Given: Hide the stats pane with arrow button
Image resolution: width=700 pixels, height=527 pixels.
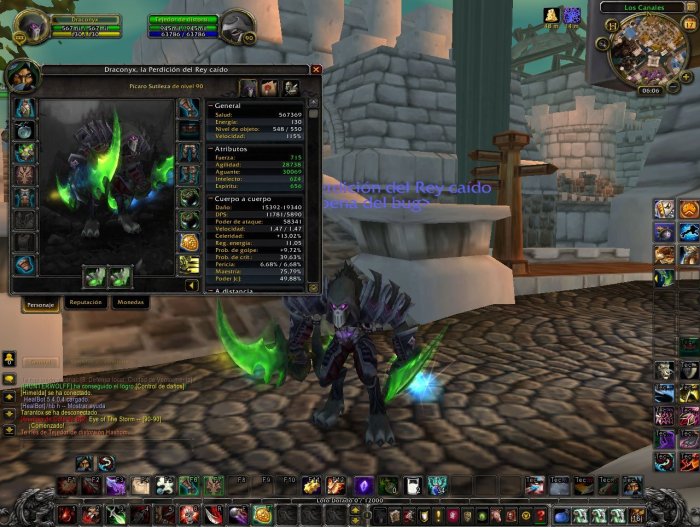Looking at the screenshot, I should coord(192,285).
